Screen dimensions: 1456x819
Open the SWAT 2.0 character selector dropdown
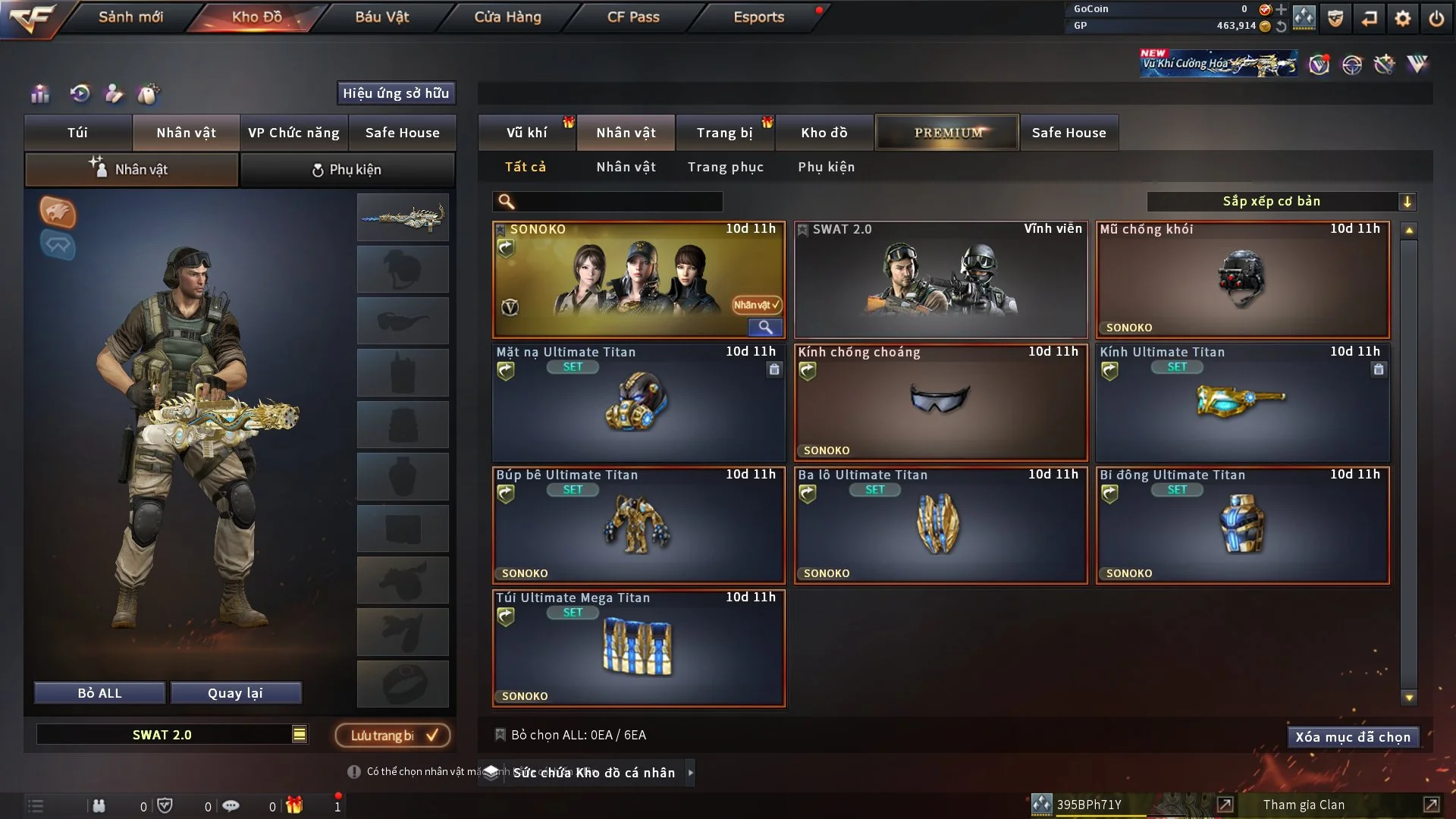point(300,734)
